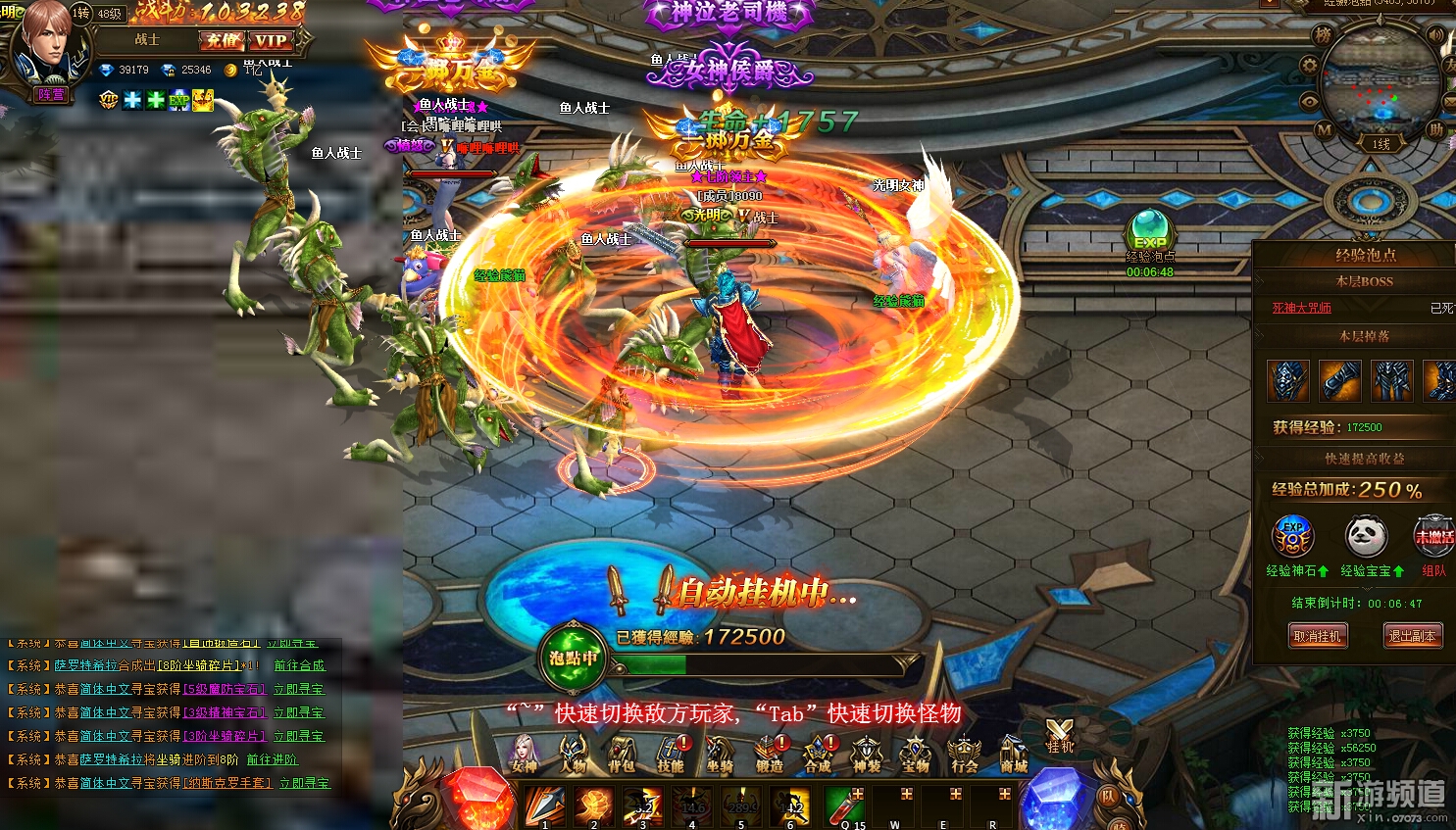Image resolution: width=1456 pixels, height=830 pixels.
Task: Click the 充值 recharge button
Action: [222, 40]
